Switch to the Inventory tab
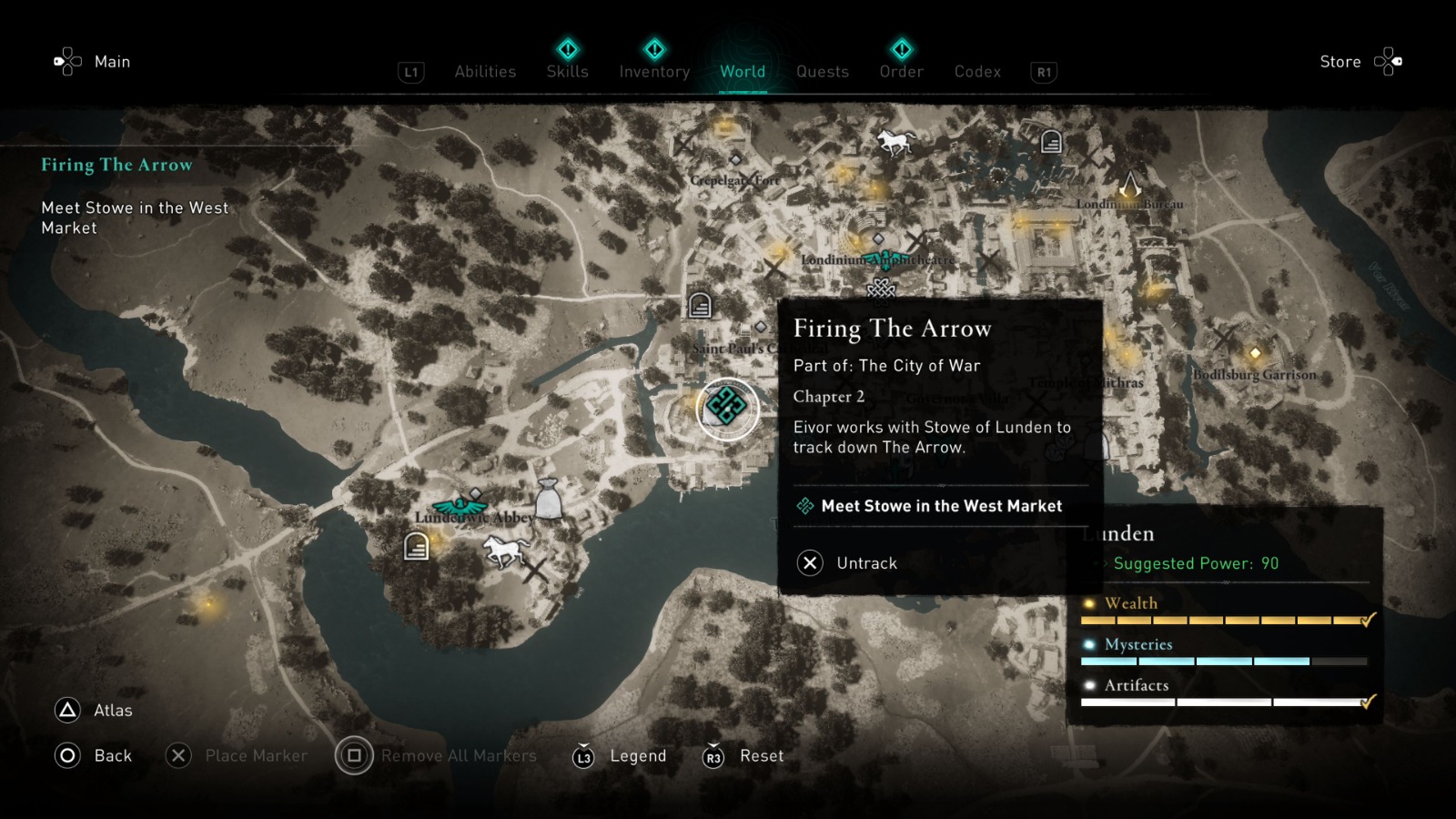The width and height of the screenshot is (1456, 819). click(x=653, y=71)
